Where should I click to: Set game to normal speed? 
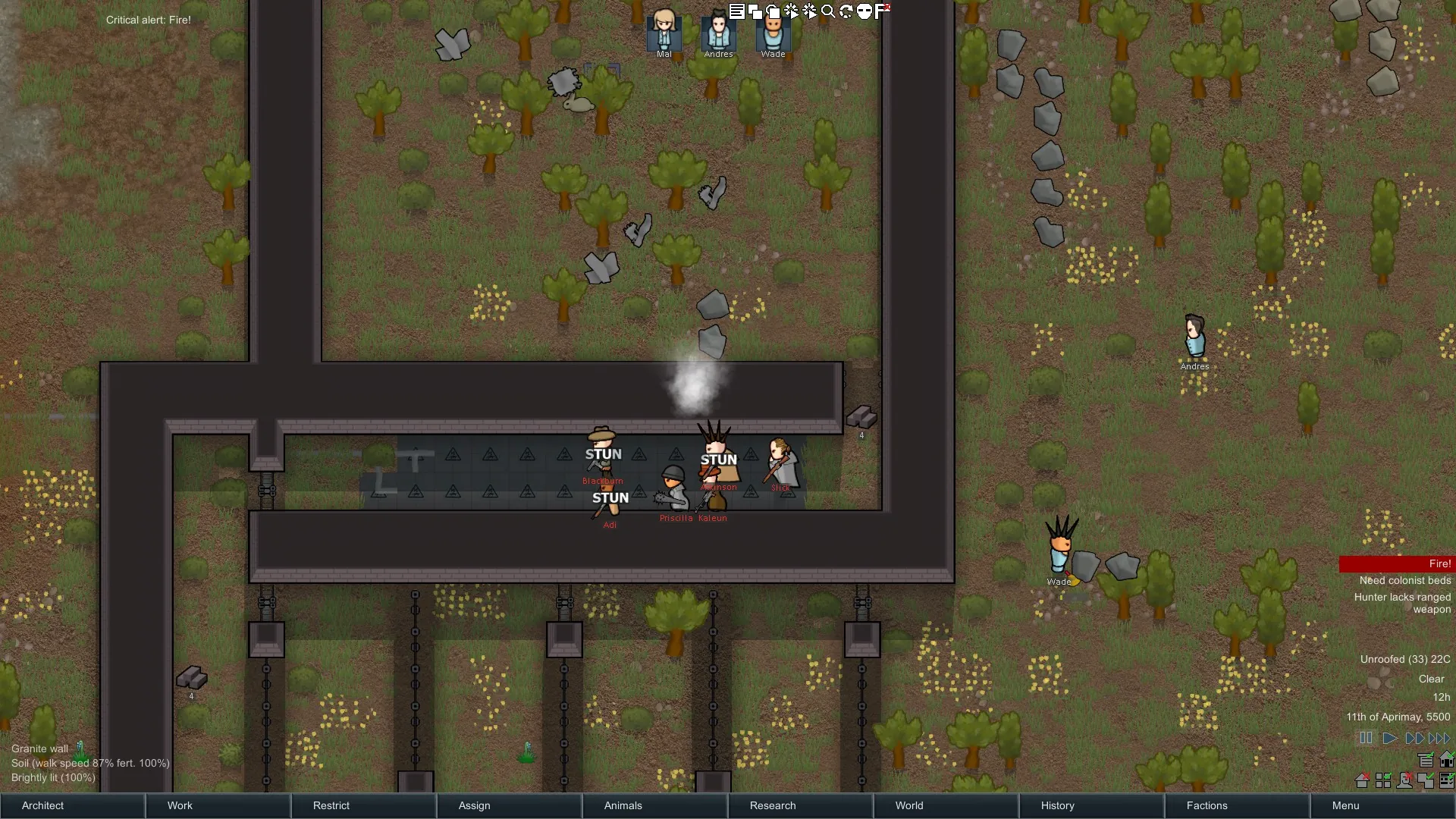[1389, 738]
